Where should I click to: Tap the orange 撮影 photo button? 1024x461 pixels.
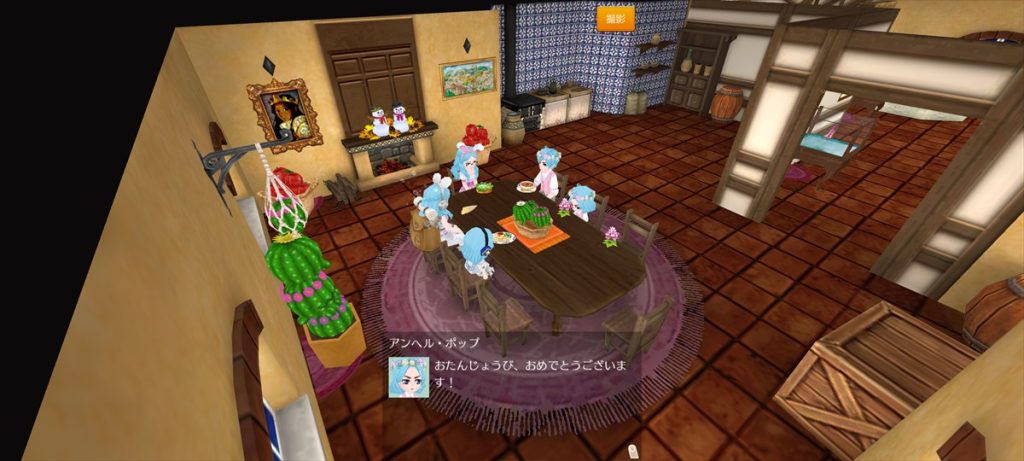(615, 19)
